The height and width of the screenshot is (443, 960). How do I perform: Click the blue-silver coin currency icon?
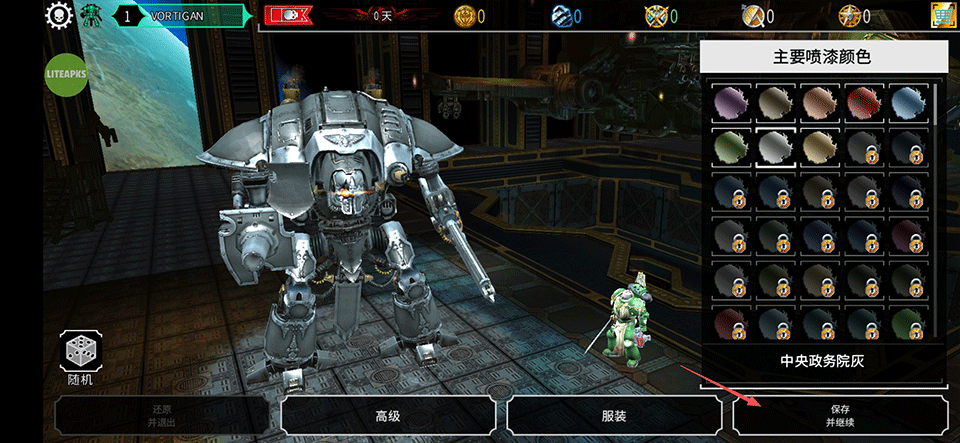pos(560,16)
